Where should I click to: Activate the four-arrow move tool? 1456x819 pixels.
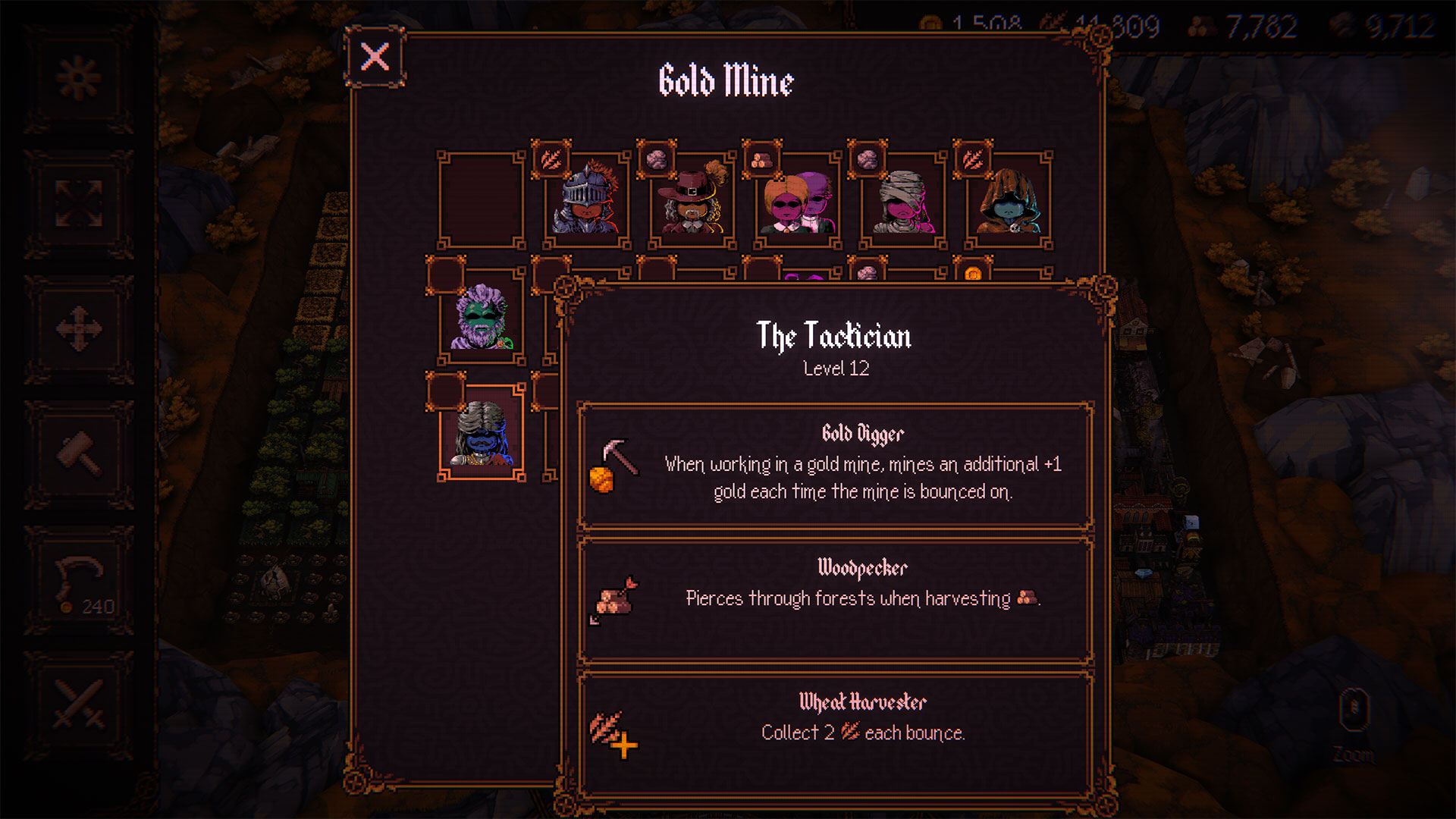click(79, 328)
